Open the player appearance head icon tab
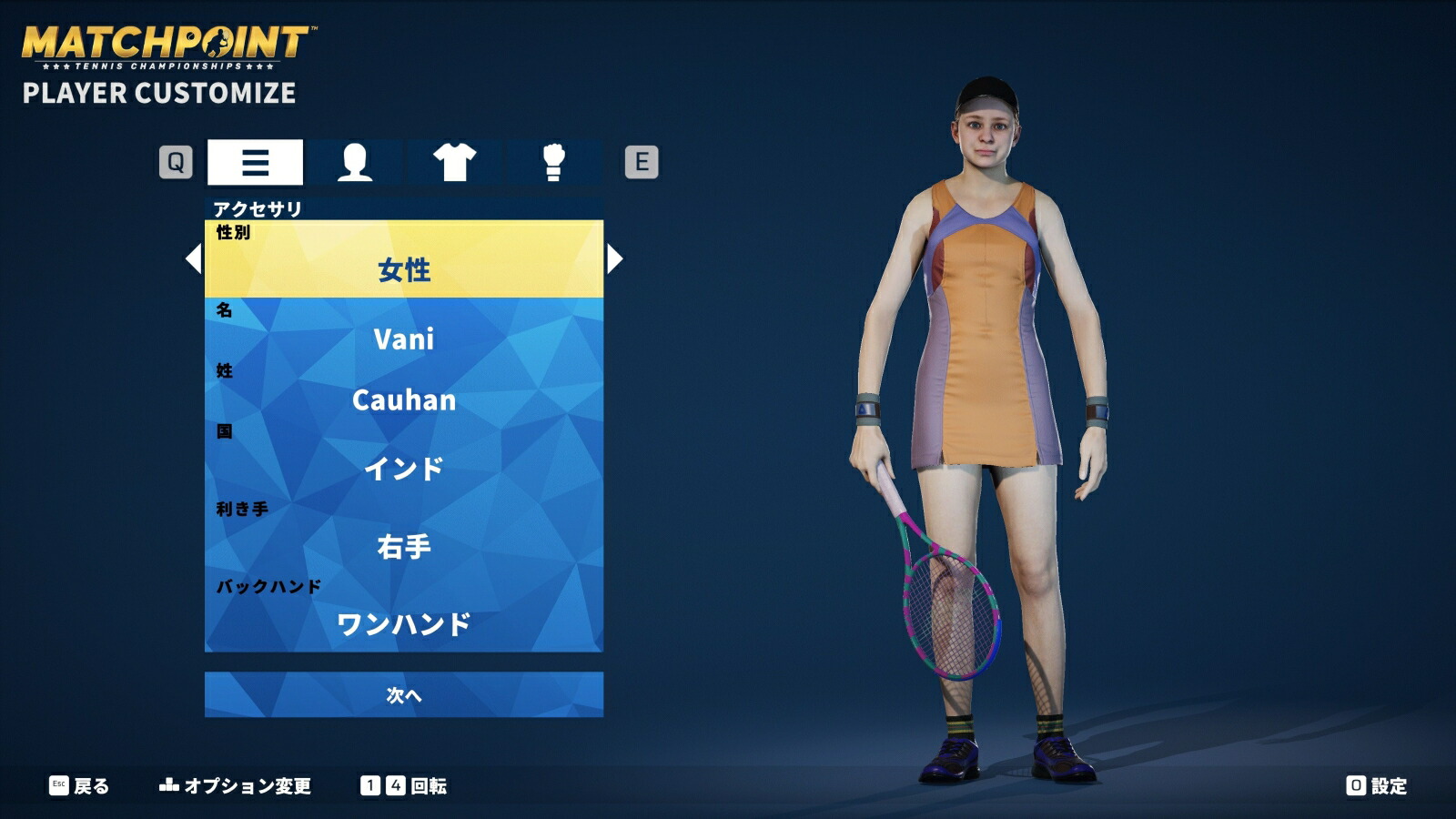The width and height of the screenshot is (1456, 819). click(354, 162)
